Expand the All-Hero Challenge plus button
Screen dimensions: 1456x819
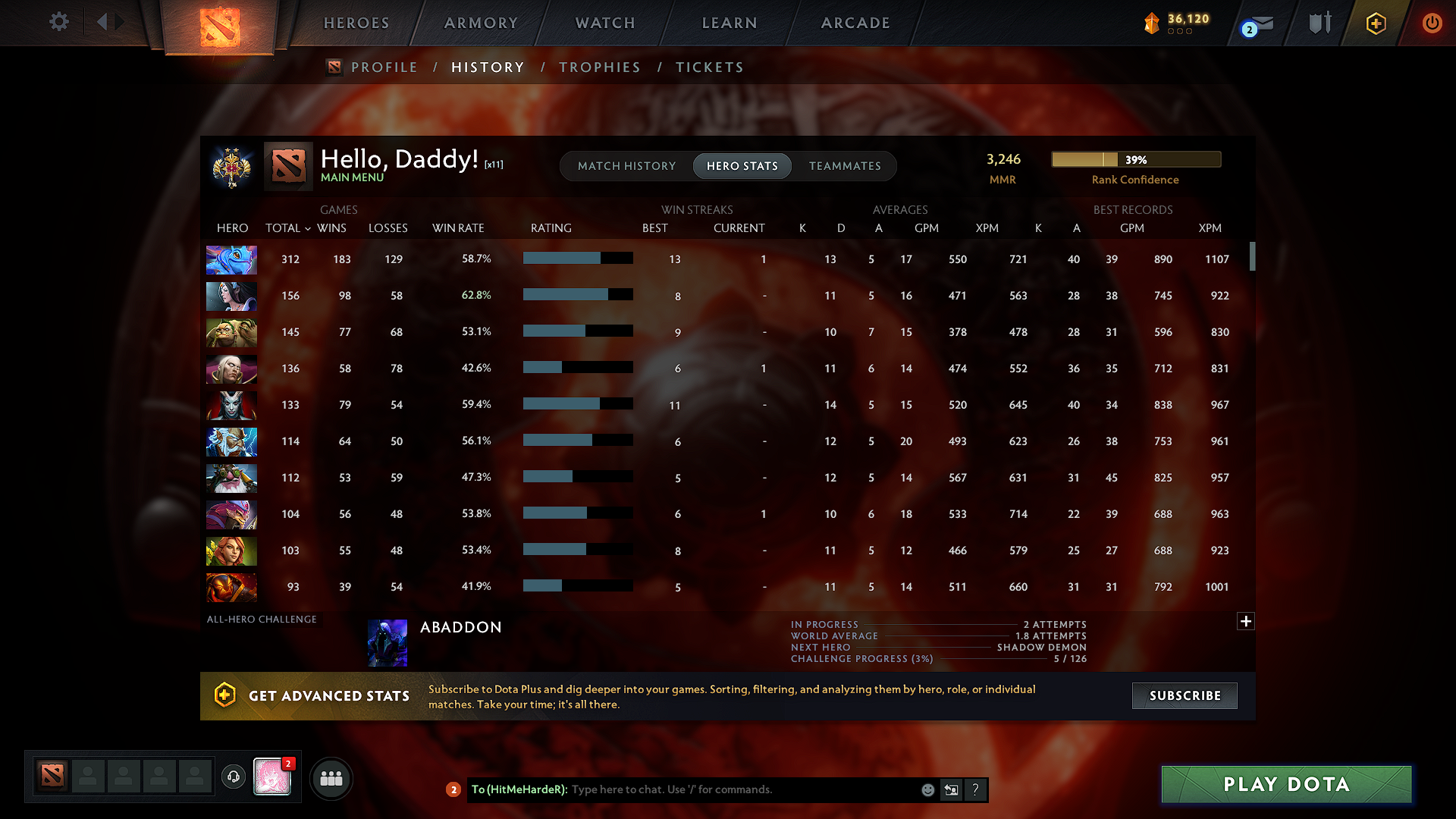pyautogui.click(x=1245, y=621)
